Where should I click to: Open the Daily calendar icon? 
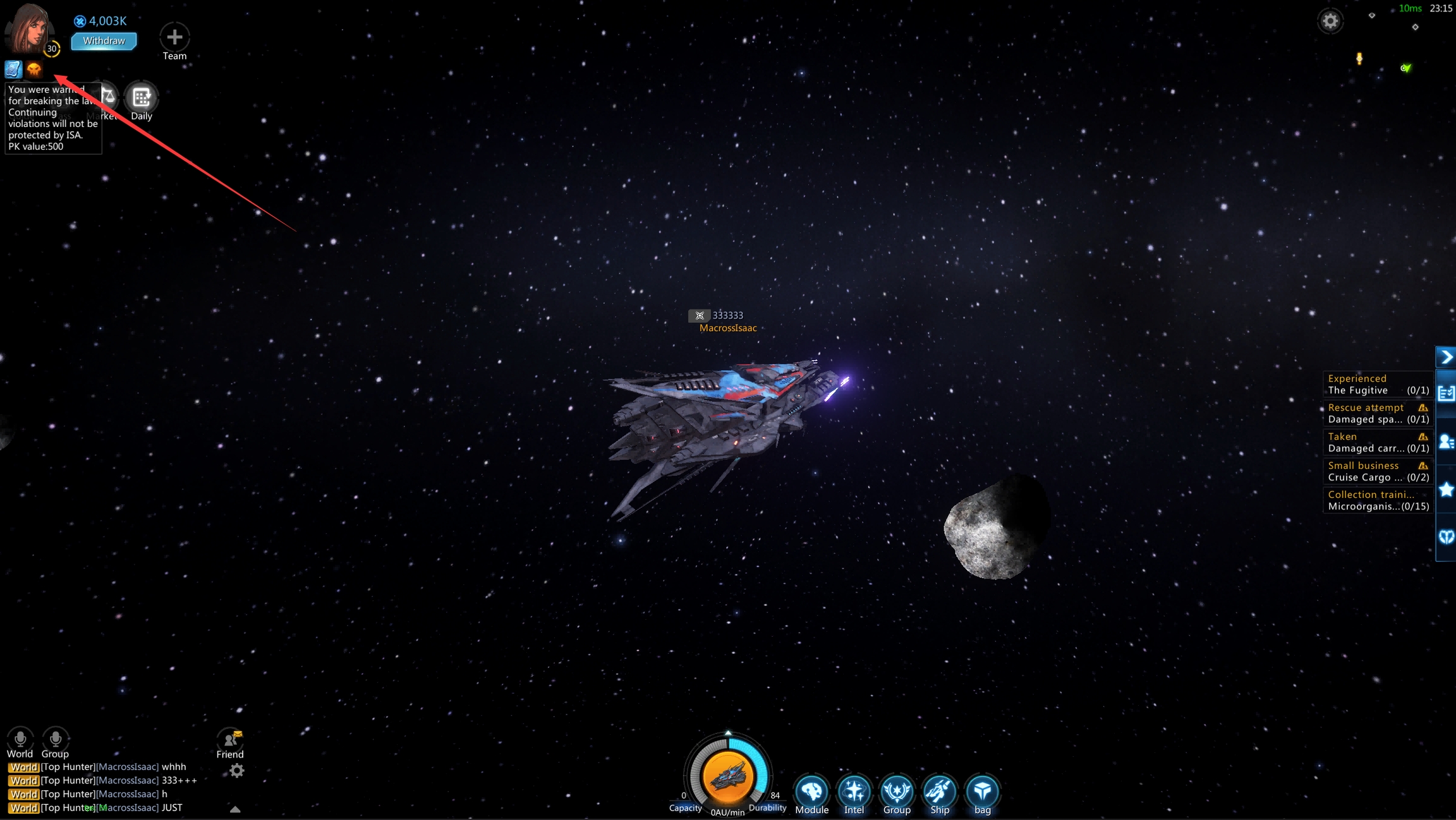click(141, 97)
